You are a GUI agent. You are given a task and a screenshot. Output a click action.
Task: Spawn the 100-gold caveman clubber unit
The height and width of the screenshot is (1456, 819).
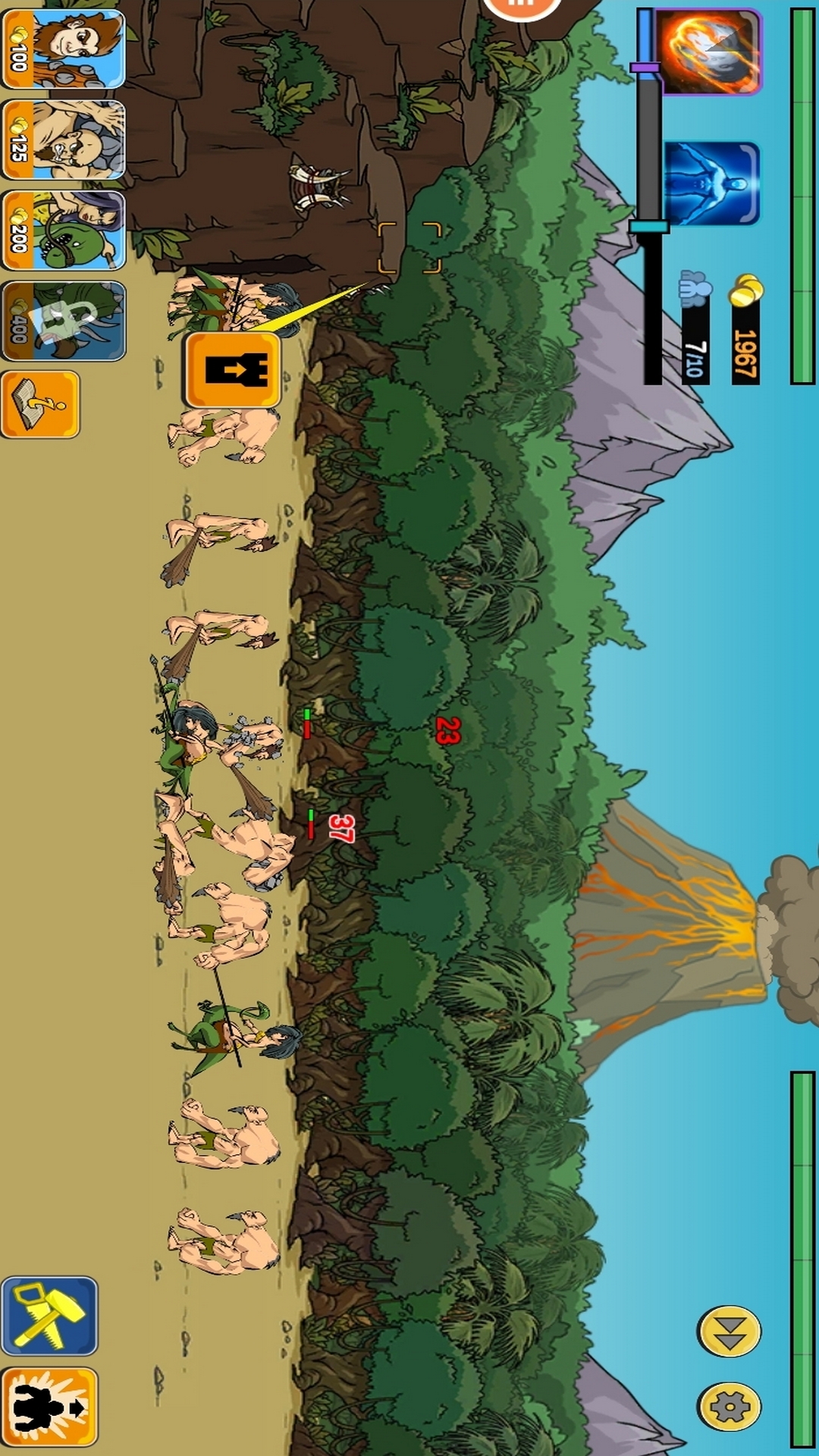(63, 49)
